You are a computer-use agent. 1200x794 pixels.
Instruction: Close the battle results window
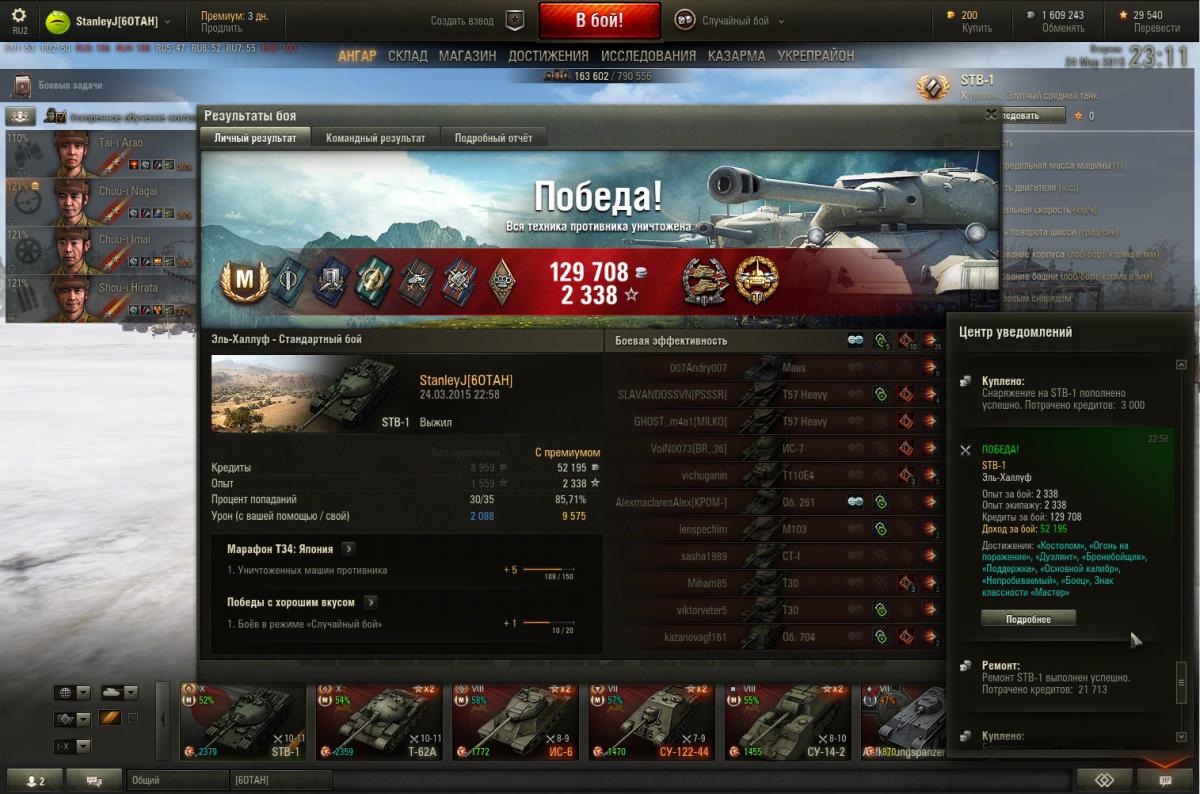click(x=991, y=115)
